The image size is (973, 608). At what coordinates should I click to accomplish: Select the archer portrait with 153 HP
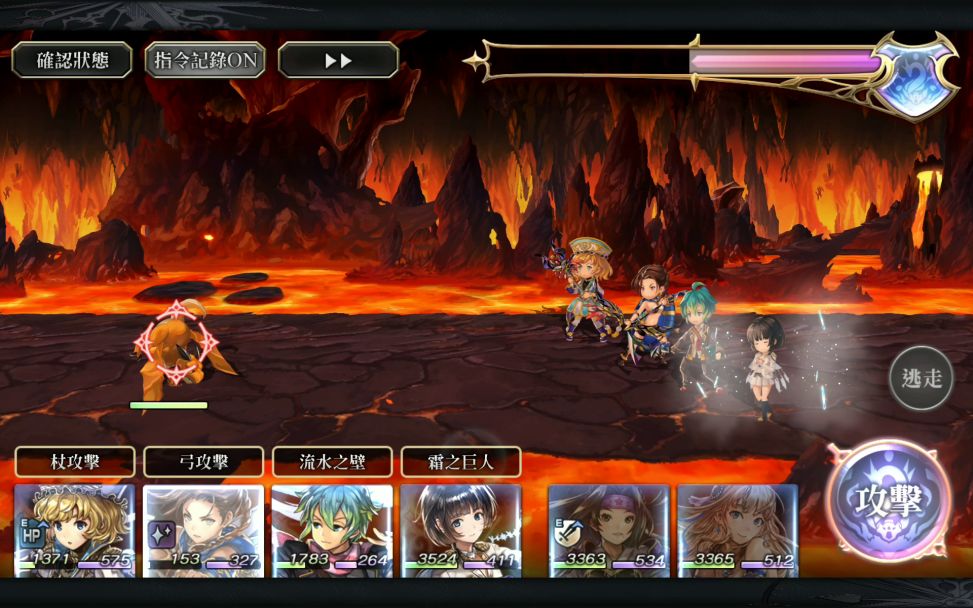pyautogui.click(x=203, y=530)
